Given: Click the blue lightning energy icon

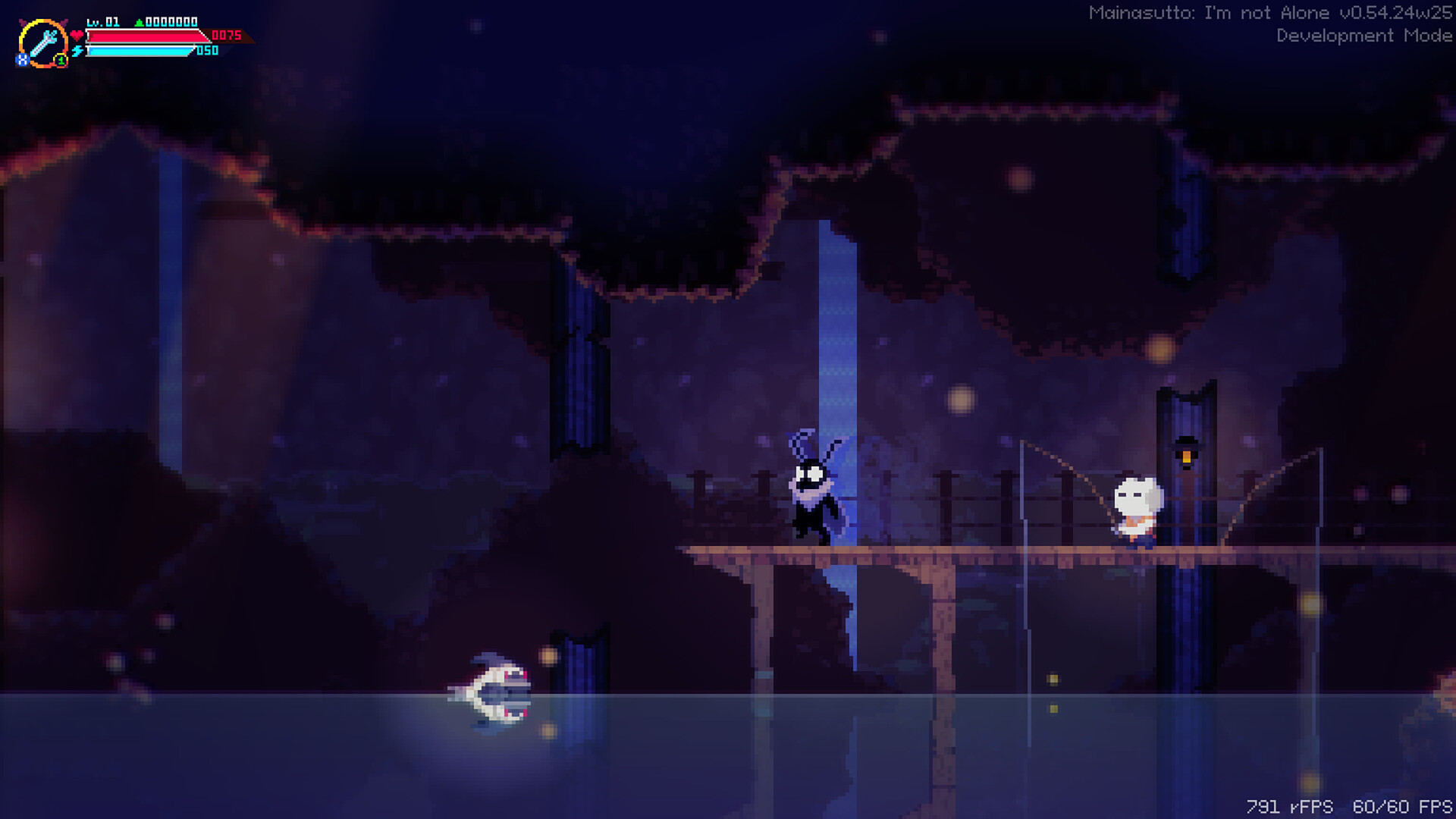Looking at the screenshot, I should coord(77,52).
